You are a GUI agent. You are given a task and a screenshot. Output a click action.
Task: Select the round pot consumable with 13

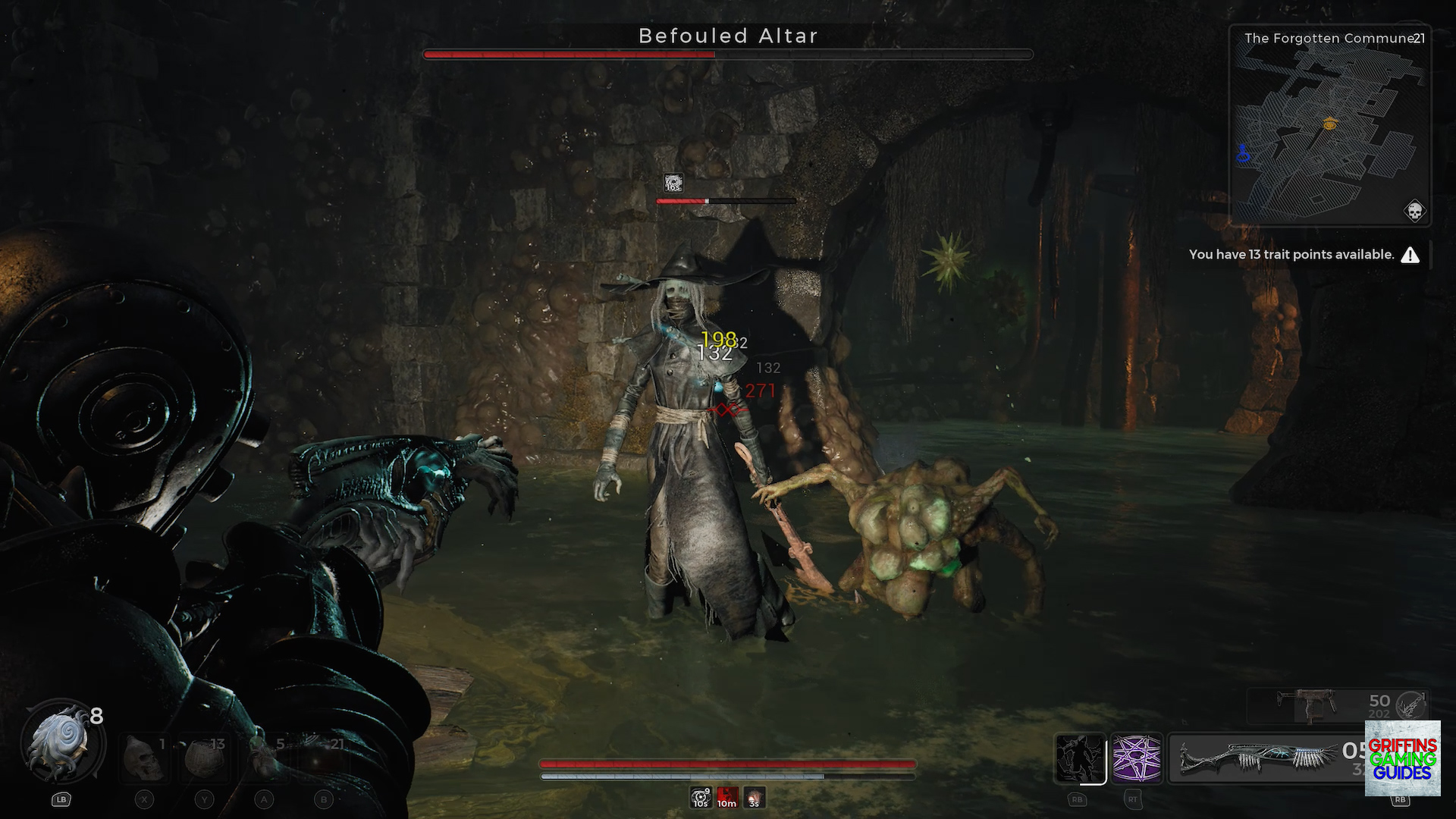[x=203, y=757]
